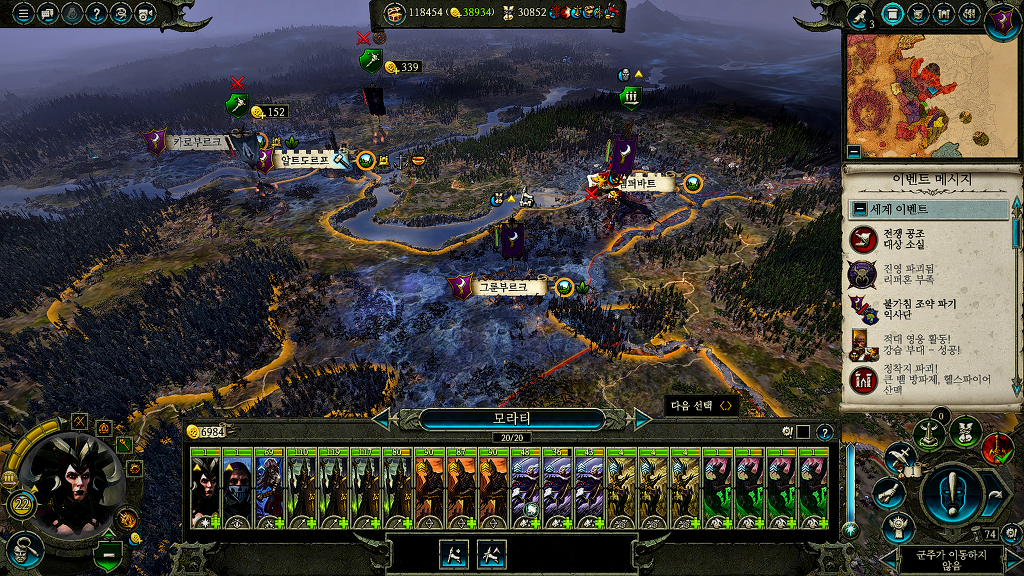Open the main game menu button

23,14
